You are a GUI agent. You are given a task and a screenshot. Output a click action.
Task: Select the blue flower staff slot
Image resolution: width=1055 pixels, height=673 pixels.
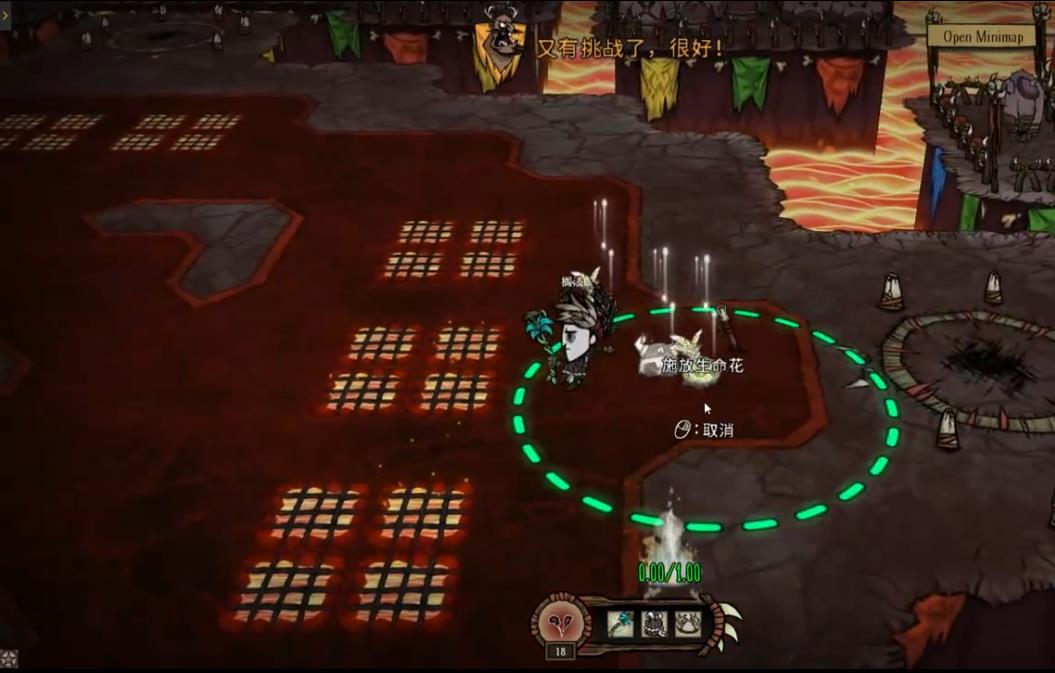(x=620, y=624)
